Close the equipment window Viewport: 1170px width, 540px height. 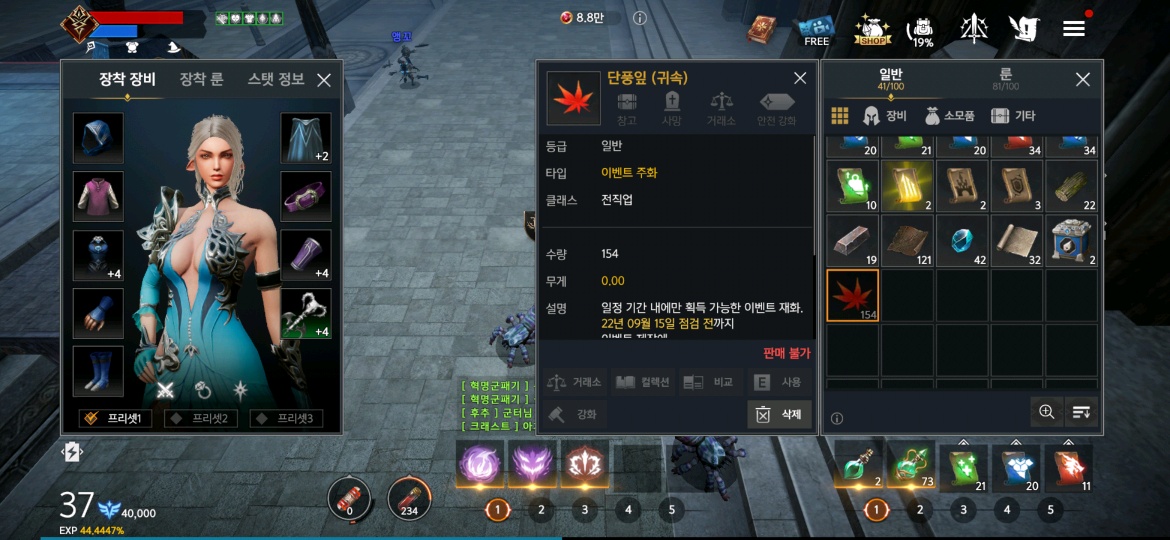324,80
